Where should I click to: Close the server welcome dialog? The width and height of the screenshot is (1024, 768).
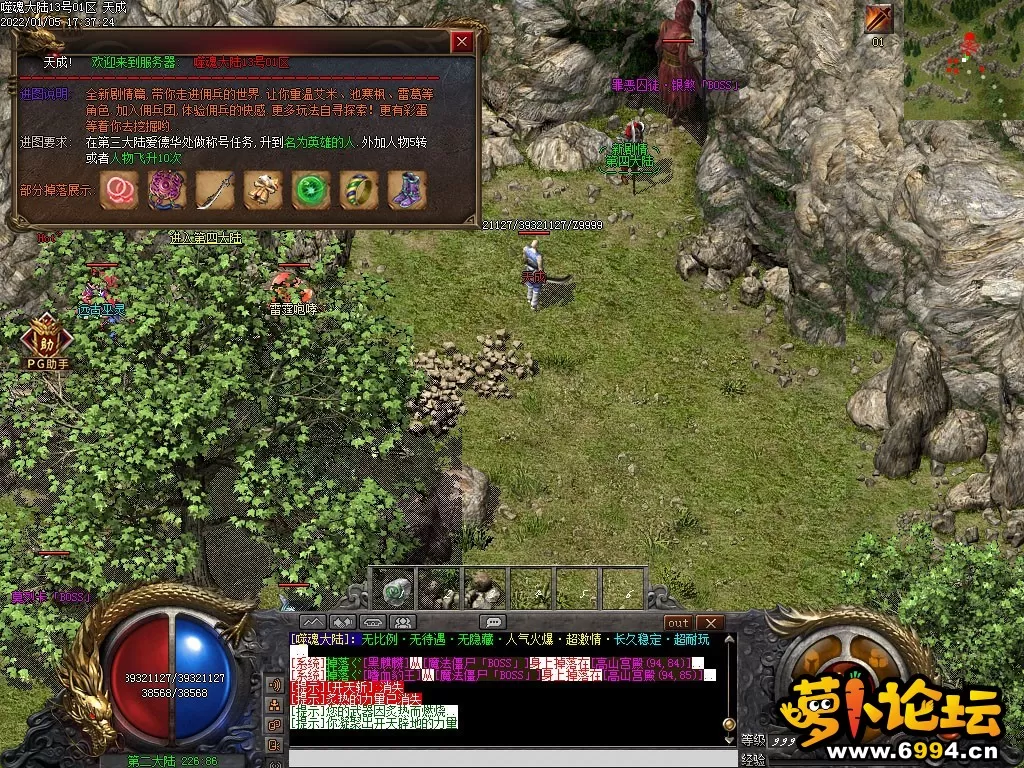pyautogui.click(x=461, y=42)
